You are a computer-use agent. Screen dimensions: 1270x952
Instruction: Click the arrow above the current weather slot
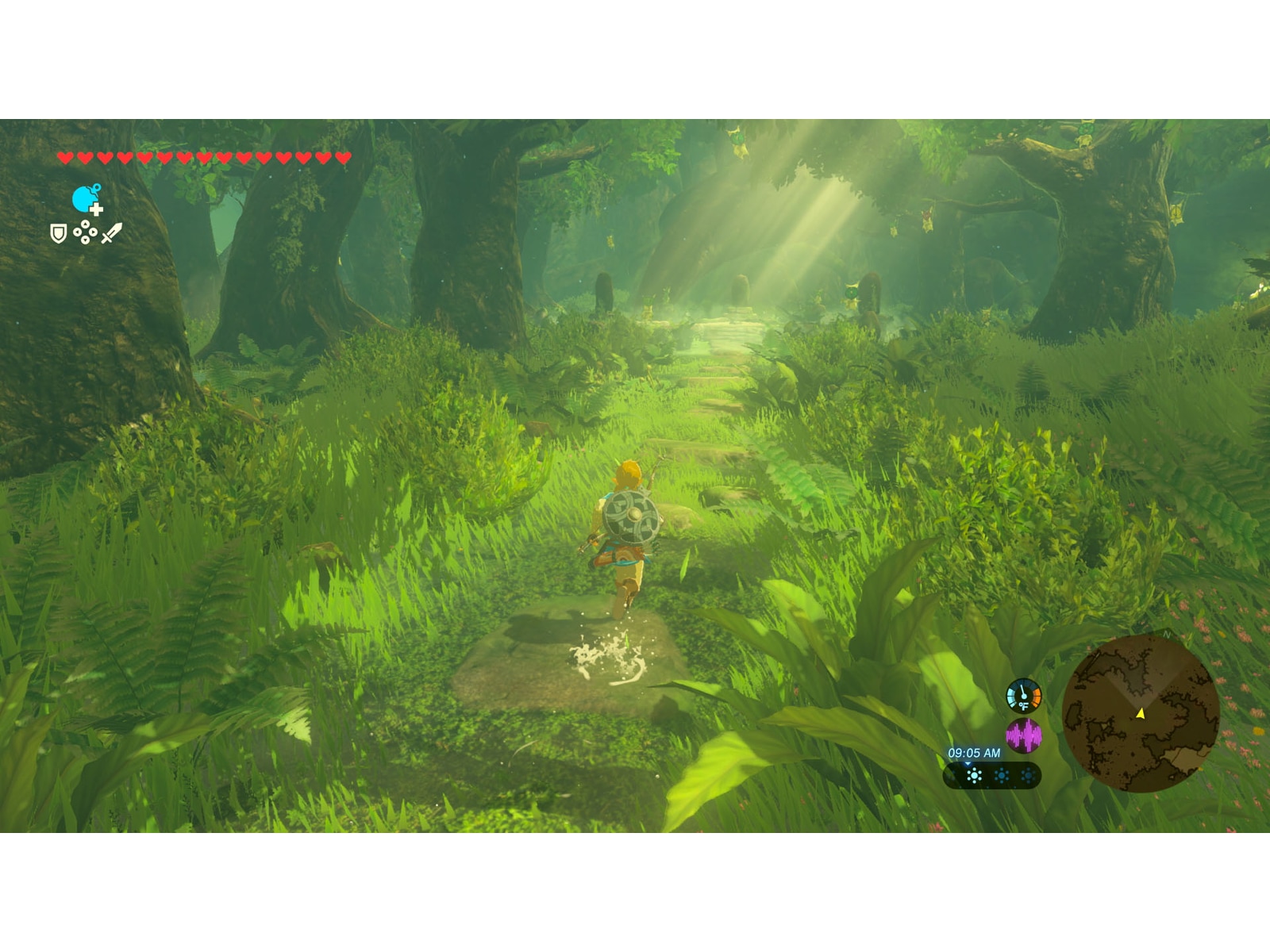click(967, 763)
